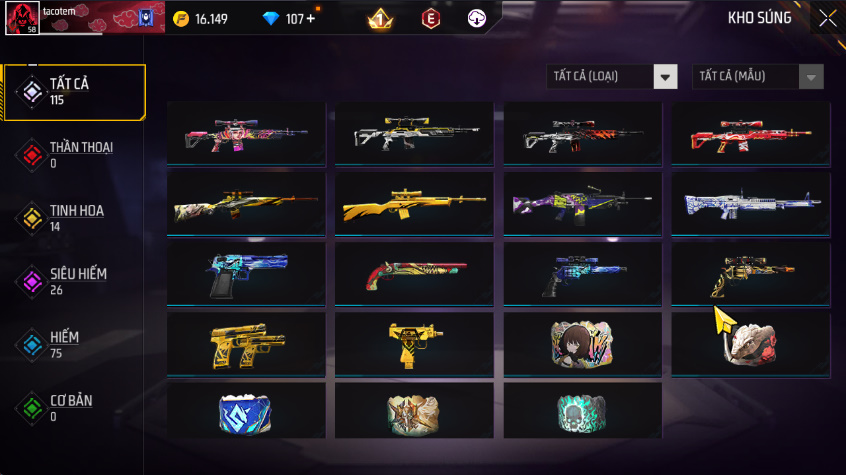Switch to the Tất Cả category tab
This screenshot has width=846, height=475.
coord(74,92)
